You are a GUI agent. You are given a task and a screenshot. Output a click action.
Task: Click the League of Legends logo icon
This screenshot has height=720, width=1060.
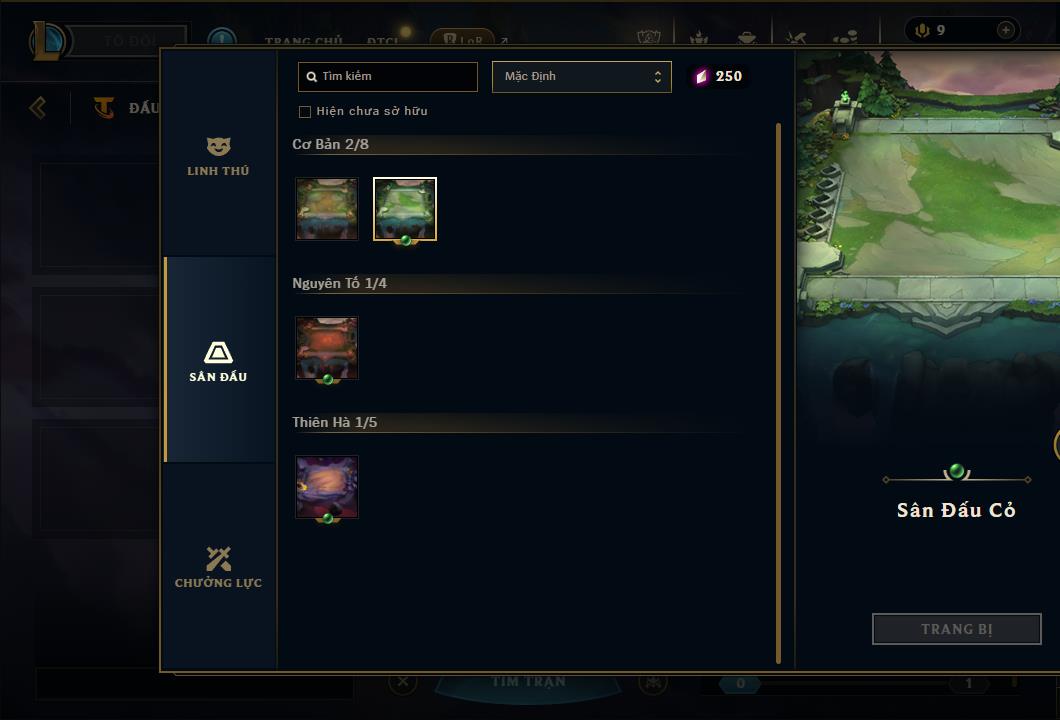click(48, 41)
